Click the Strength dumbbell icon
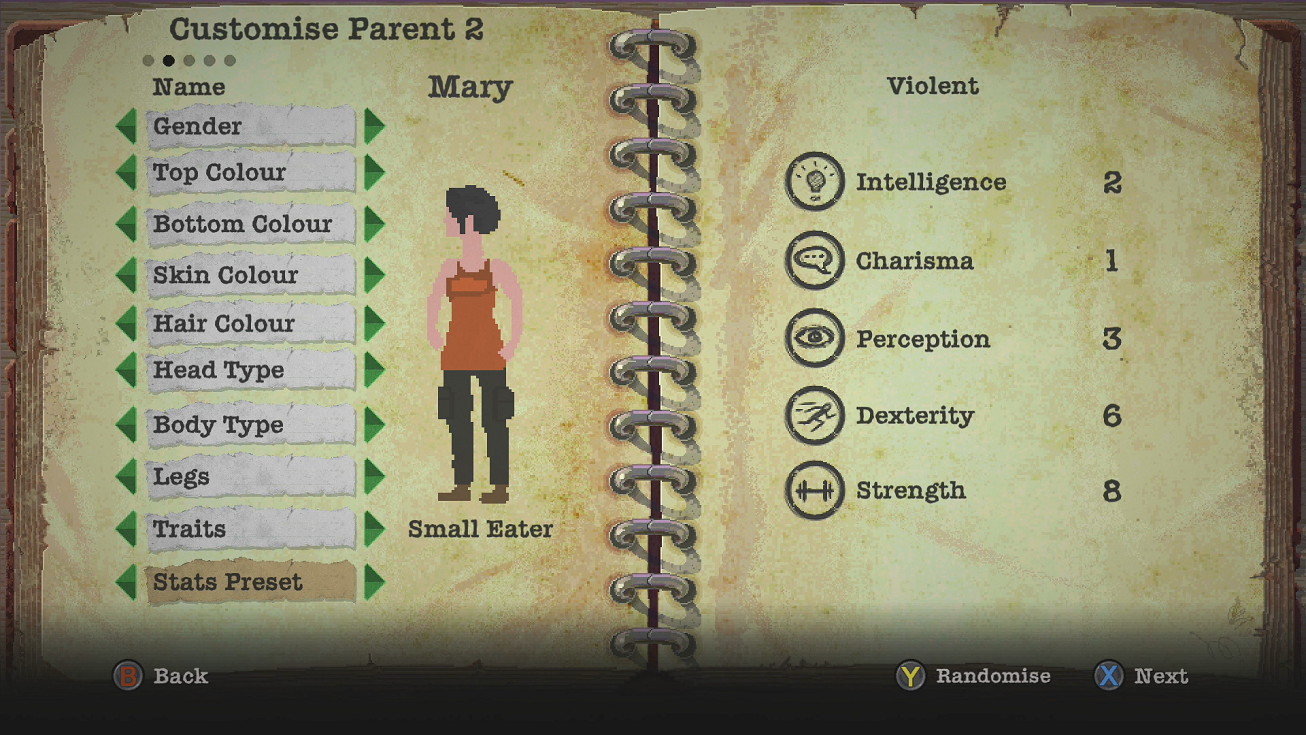This screenshot has height=735, width=1306. 815,491
